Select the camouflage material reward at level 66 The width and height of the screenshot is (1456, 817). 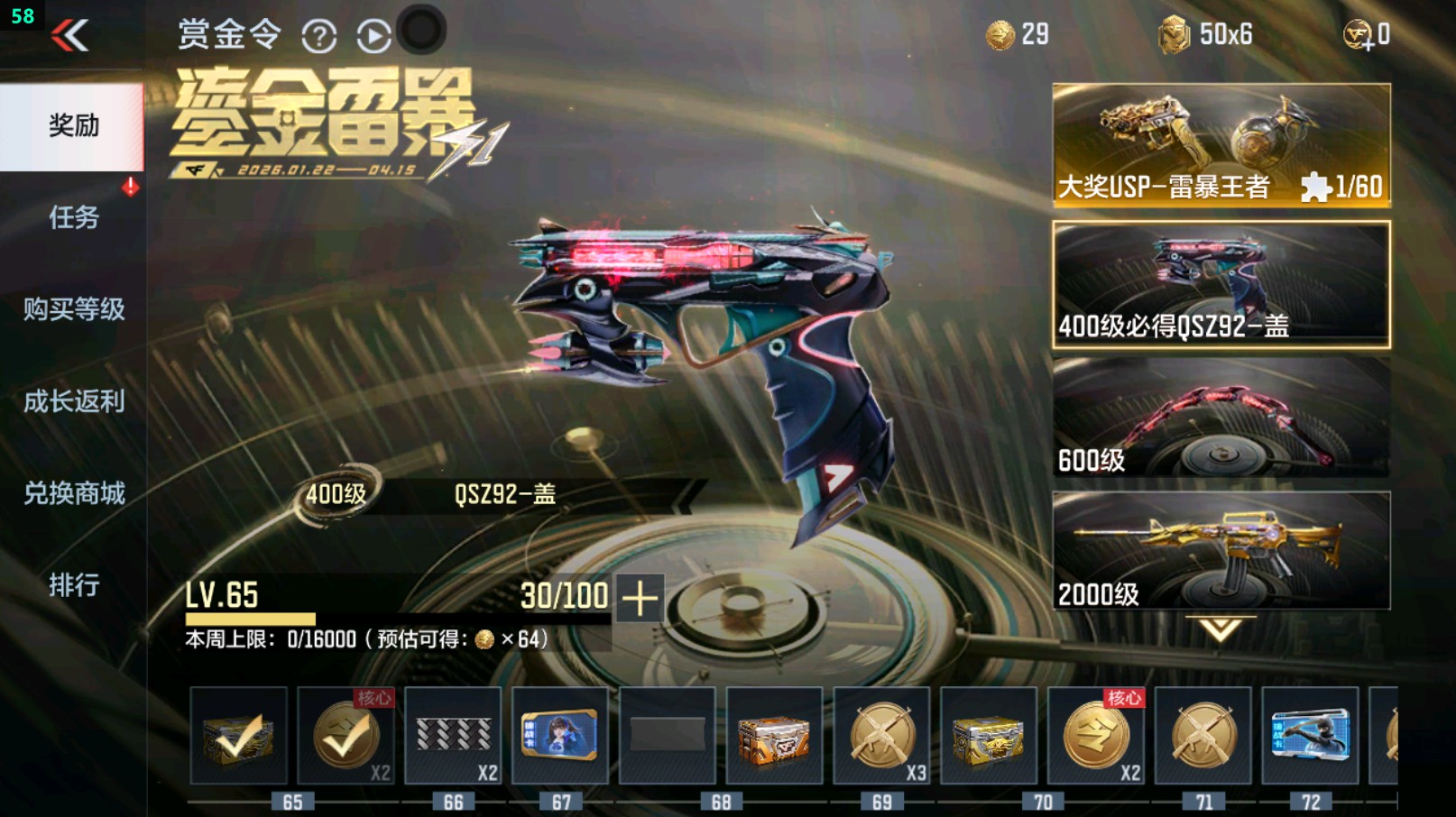click(453, 735)
